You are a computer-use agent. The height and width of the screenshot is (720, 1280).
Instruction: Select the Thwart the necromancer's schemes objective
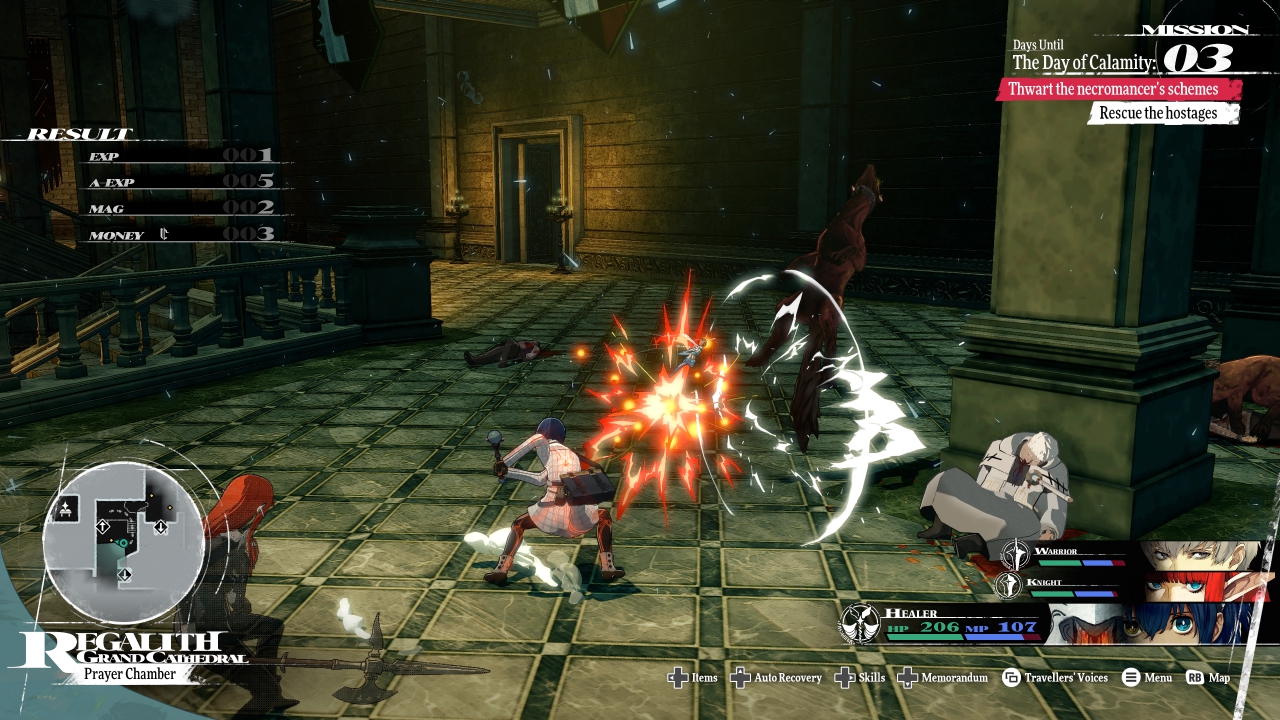tap(1119, 89)
